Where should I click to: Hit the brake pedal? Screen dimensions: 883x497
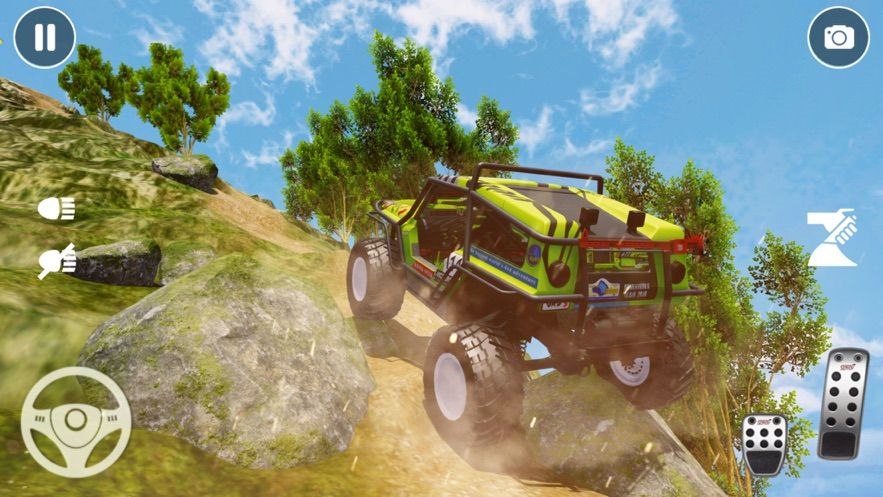[x=765, y=443]
